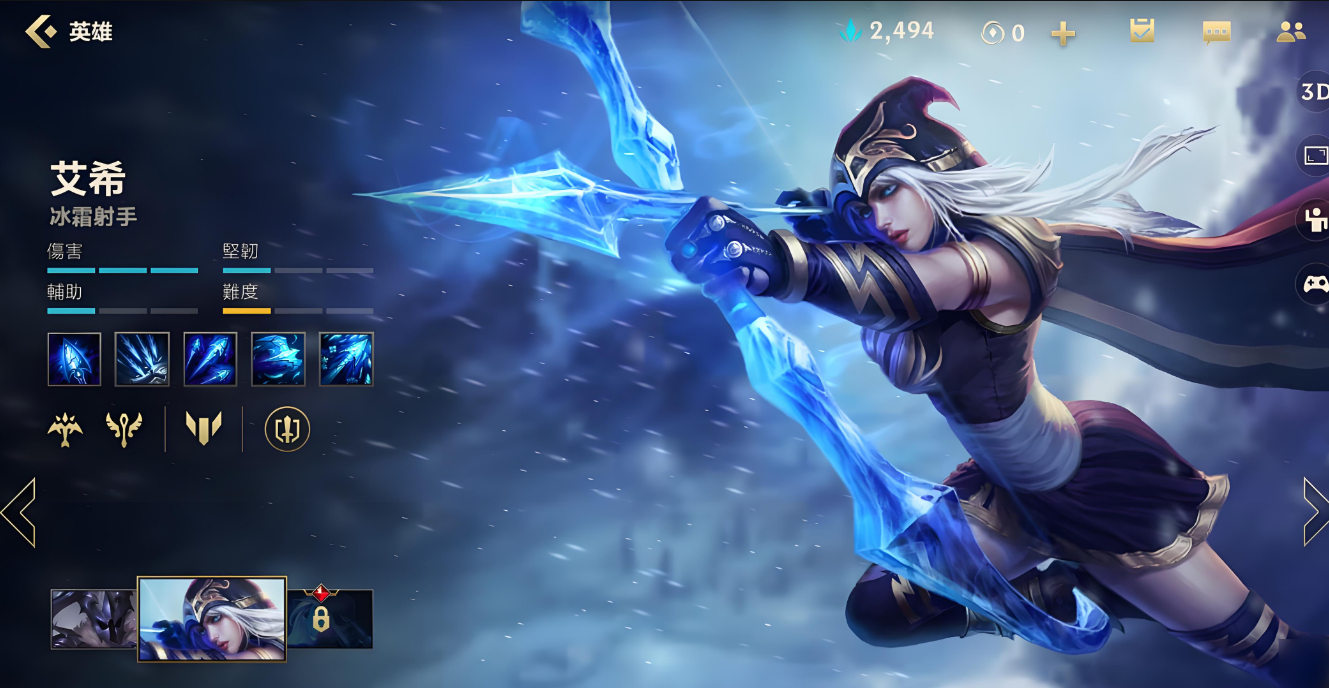This screenshot has width=1329, height=688.
Task: View the Enchanted Crystal Arrow ultimate icon
Action: [x=346, y=359]
